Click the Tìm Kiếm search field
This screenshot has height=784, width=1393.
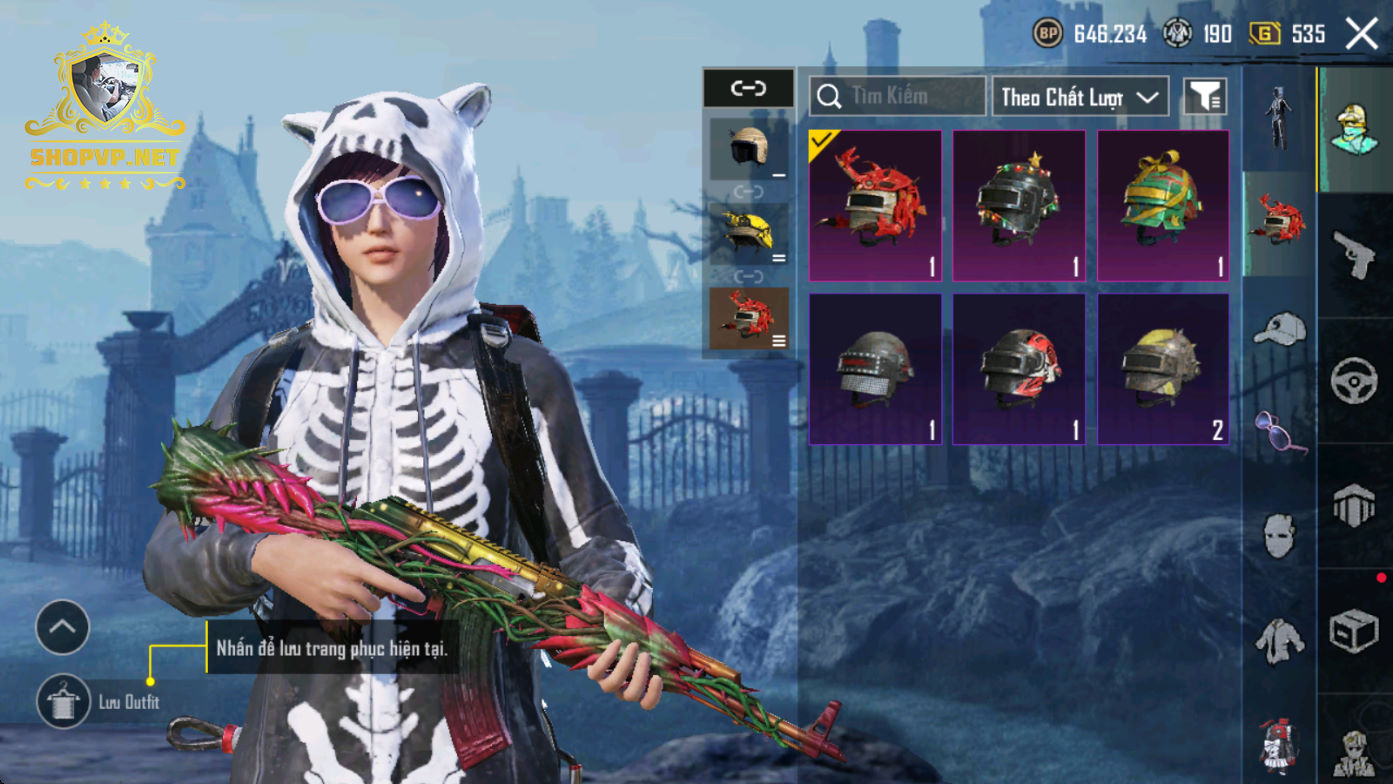(x=897, y=96)
